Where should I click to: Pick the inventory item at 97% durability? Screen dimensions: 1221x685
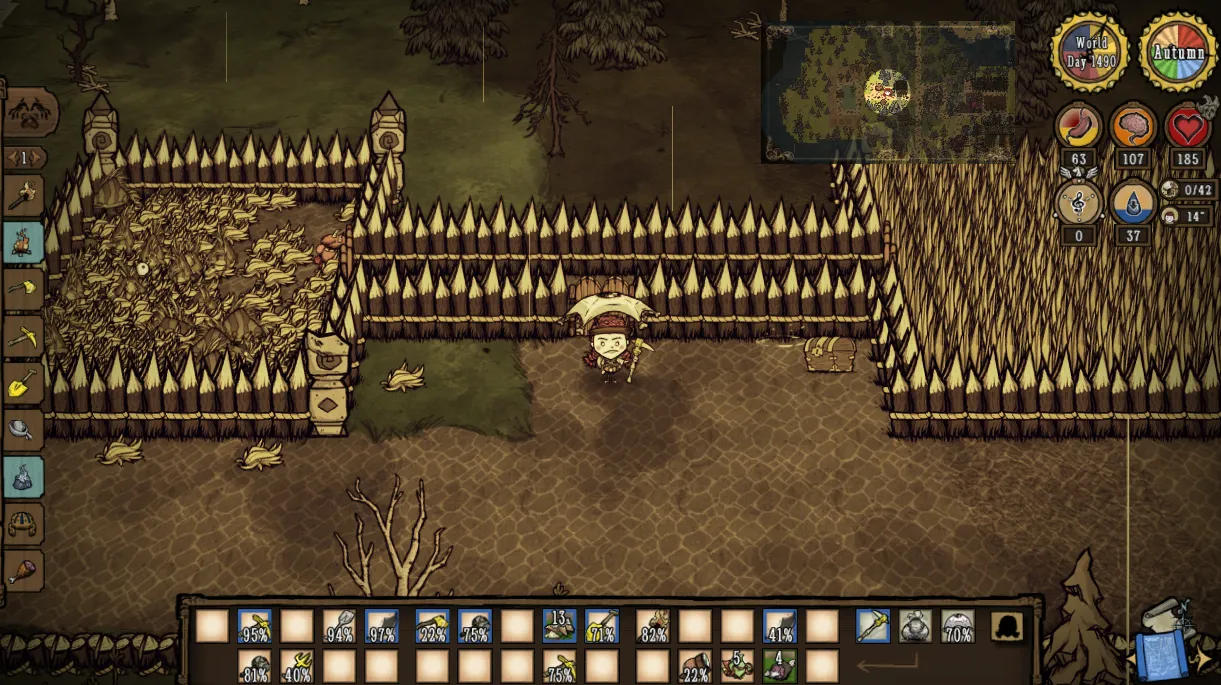(x=382, y=626)
